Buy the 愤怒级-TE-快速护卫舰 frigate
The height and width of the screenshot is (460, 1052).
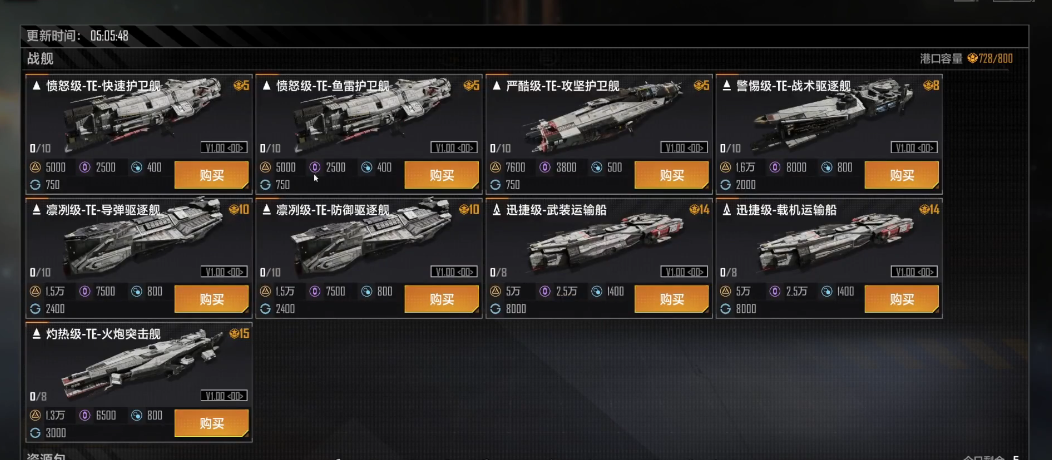211,175
